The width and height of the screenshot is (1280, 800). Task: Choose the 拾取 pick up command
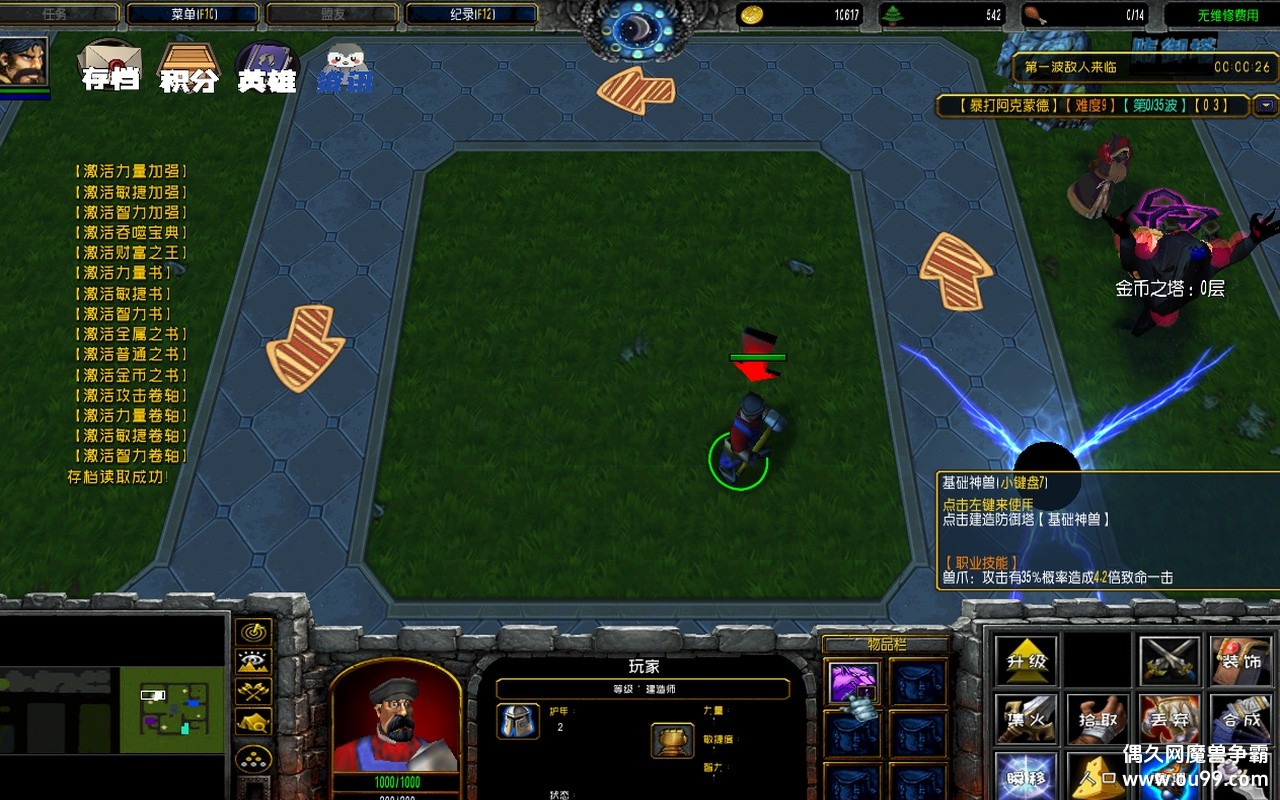[1098, 719]
